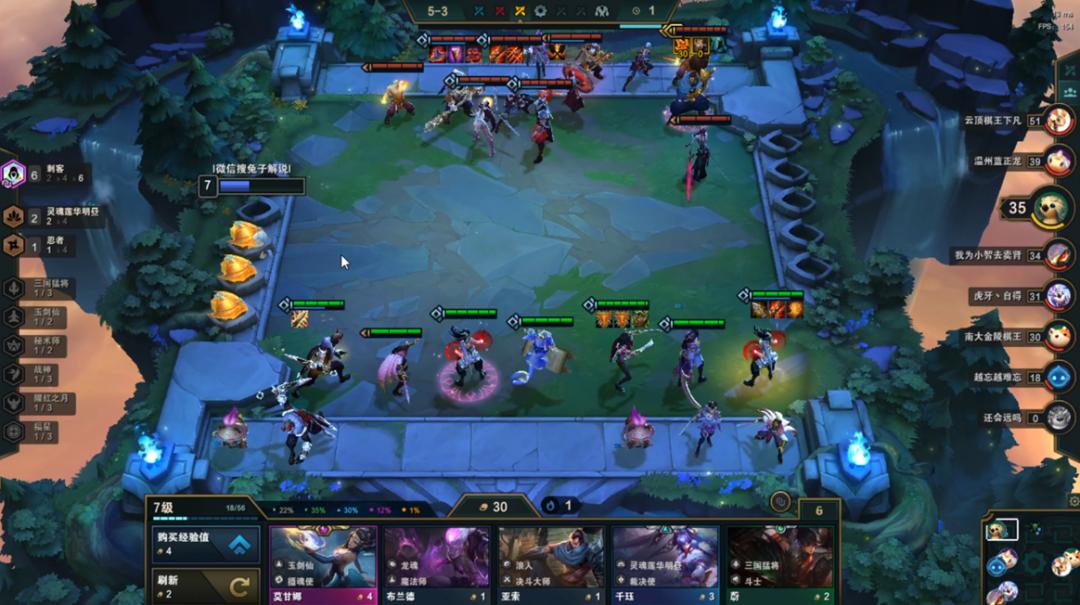
Task: Inspect the 刺客 trait icon
Action: coord(14,174)
